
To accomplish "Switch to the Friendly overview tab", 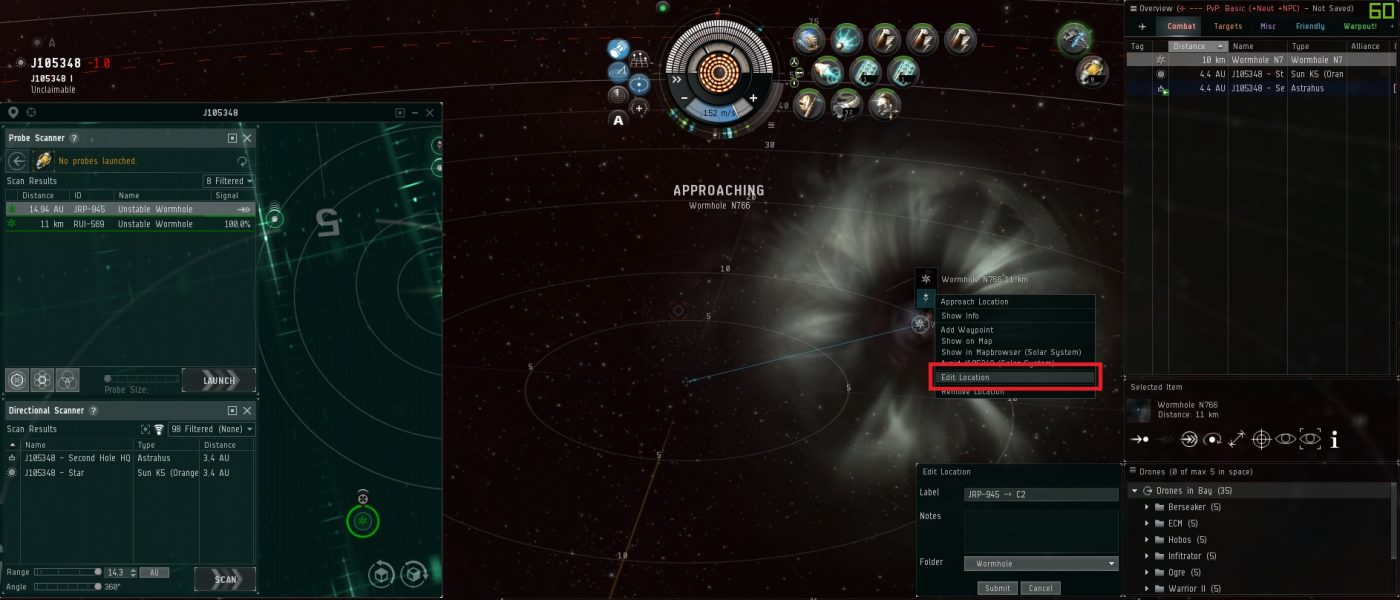I will 1310,26.
